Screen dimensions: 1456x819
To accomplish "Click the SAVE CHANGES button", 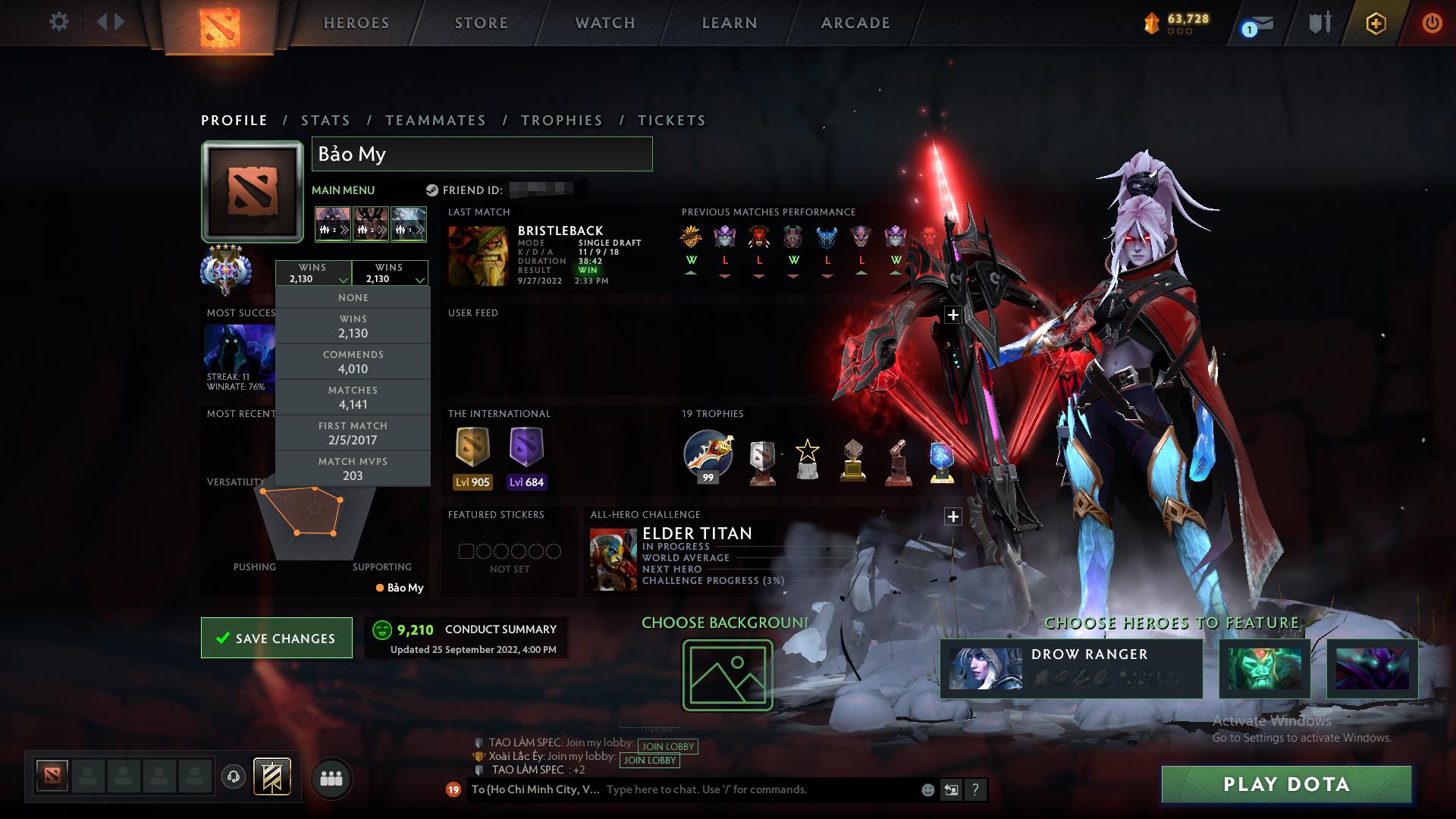I will coord(276,638).
